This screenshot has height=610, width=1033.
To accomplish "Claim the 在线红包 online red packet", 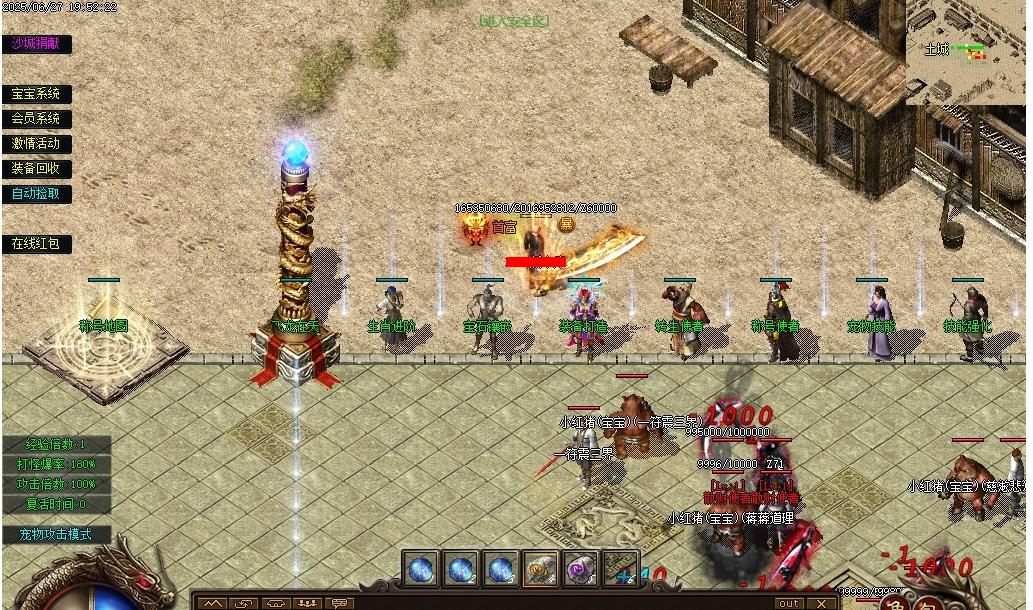I will pyautogui.click(x=36, y=244).
